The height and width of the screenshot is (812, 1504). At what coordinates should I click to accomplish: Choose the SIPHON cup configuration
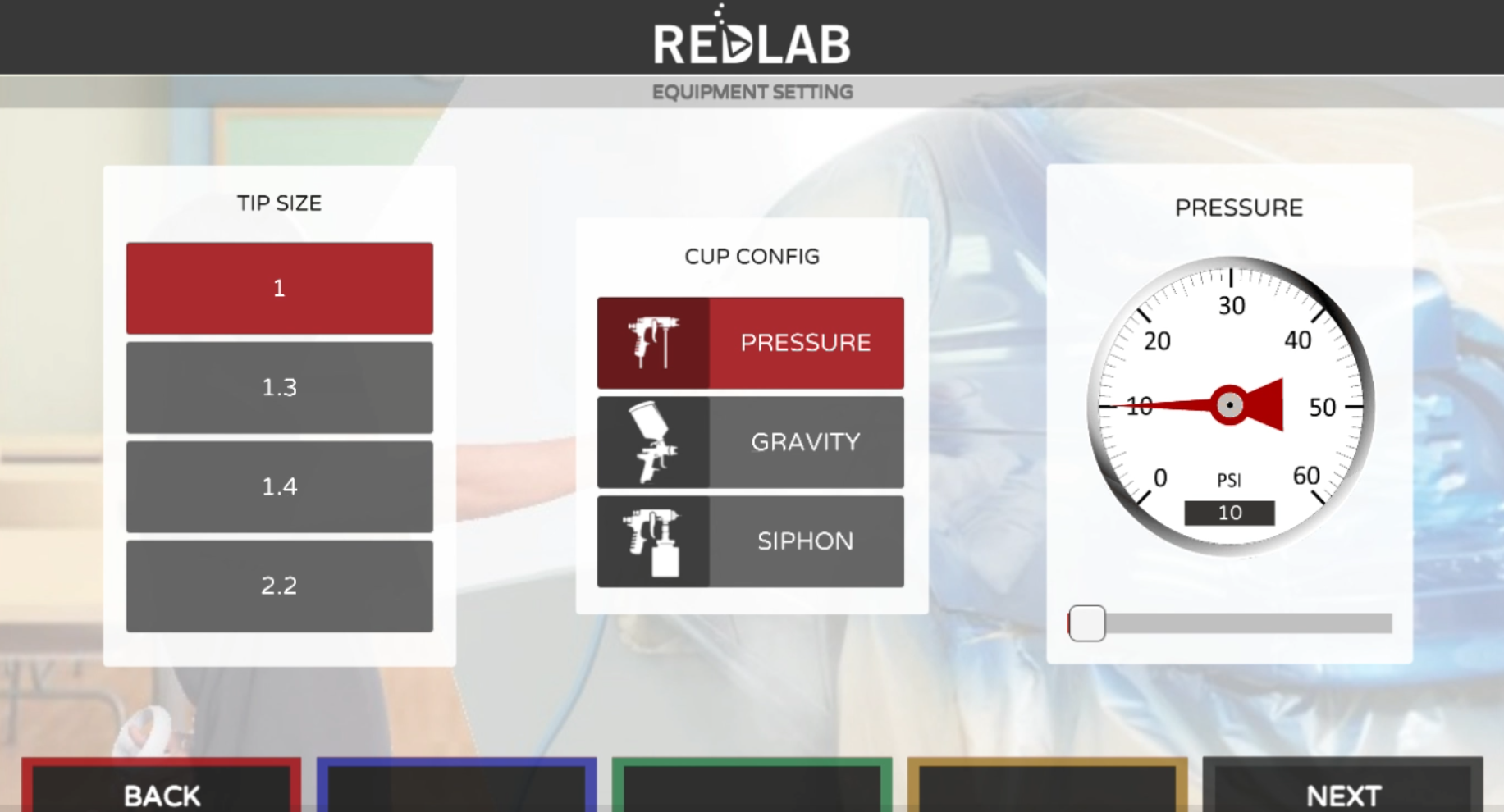pos(804,541)
